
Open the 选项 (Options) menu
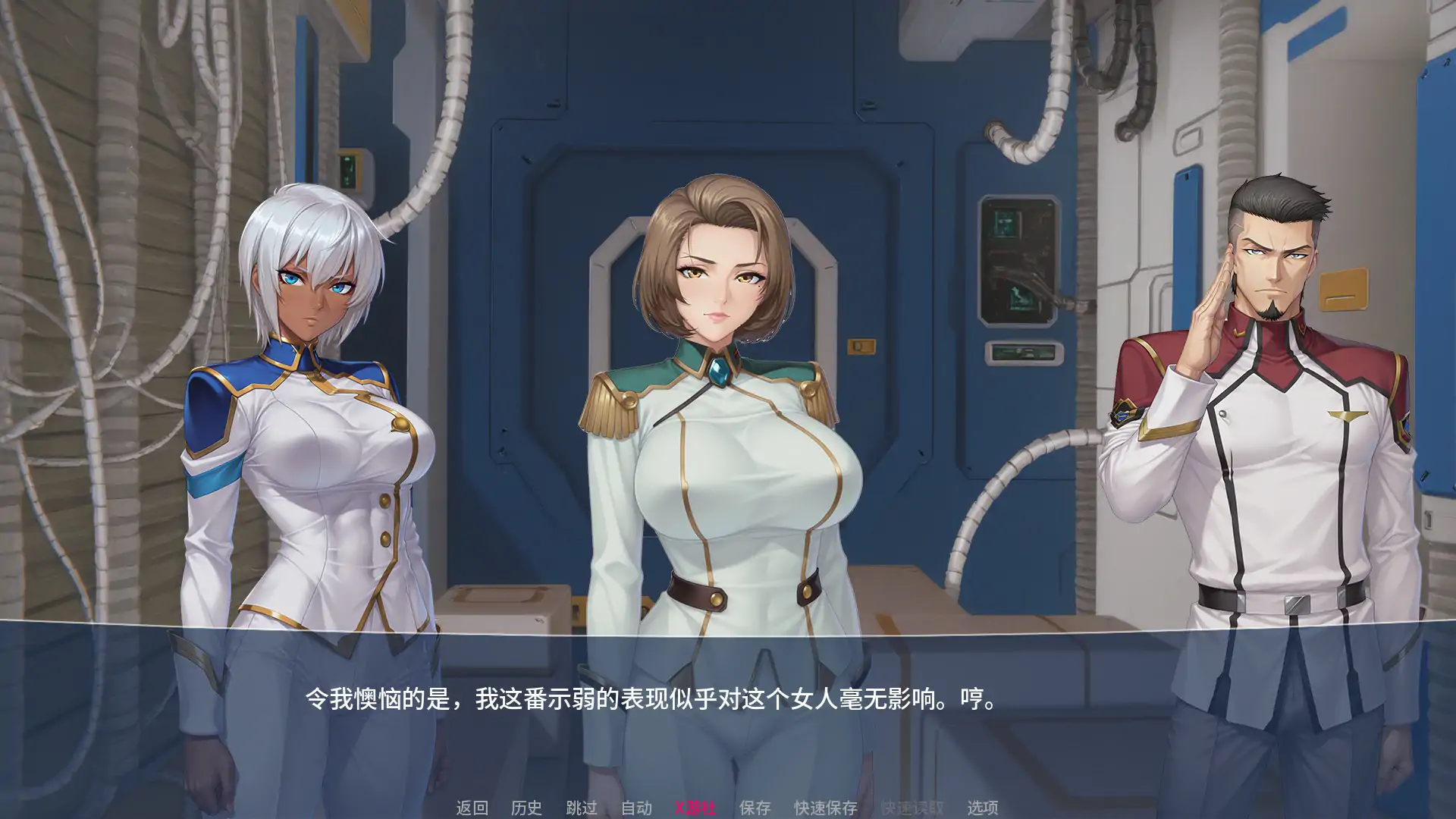click(x=982, y=808)
